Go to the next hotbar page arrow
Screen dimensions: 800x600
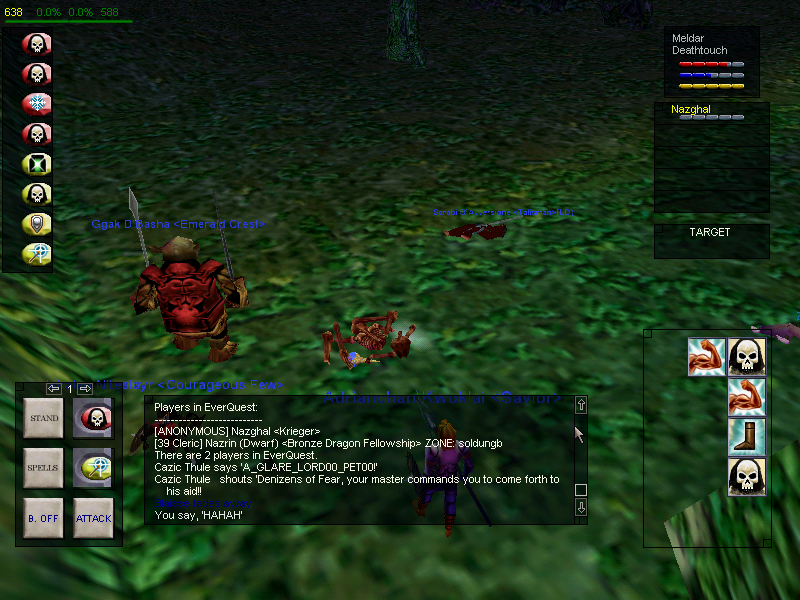[85, 388]
